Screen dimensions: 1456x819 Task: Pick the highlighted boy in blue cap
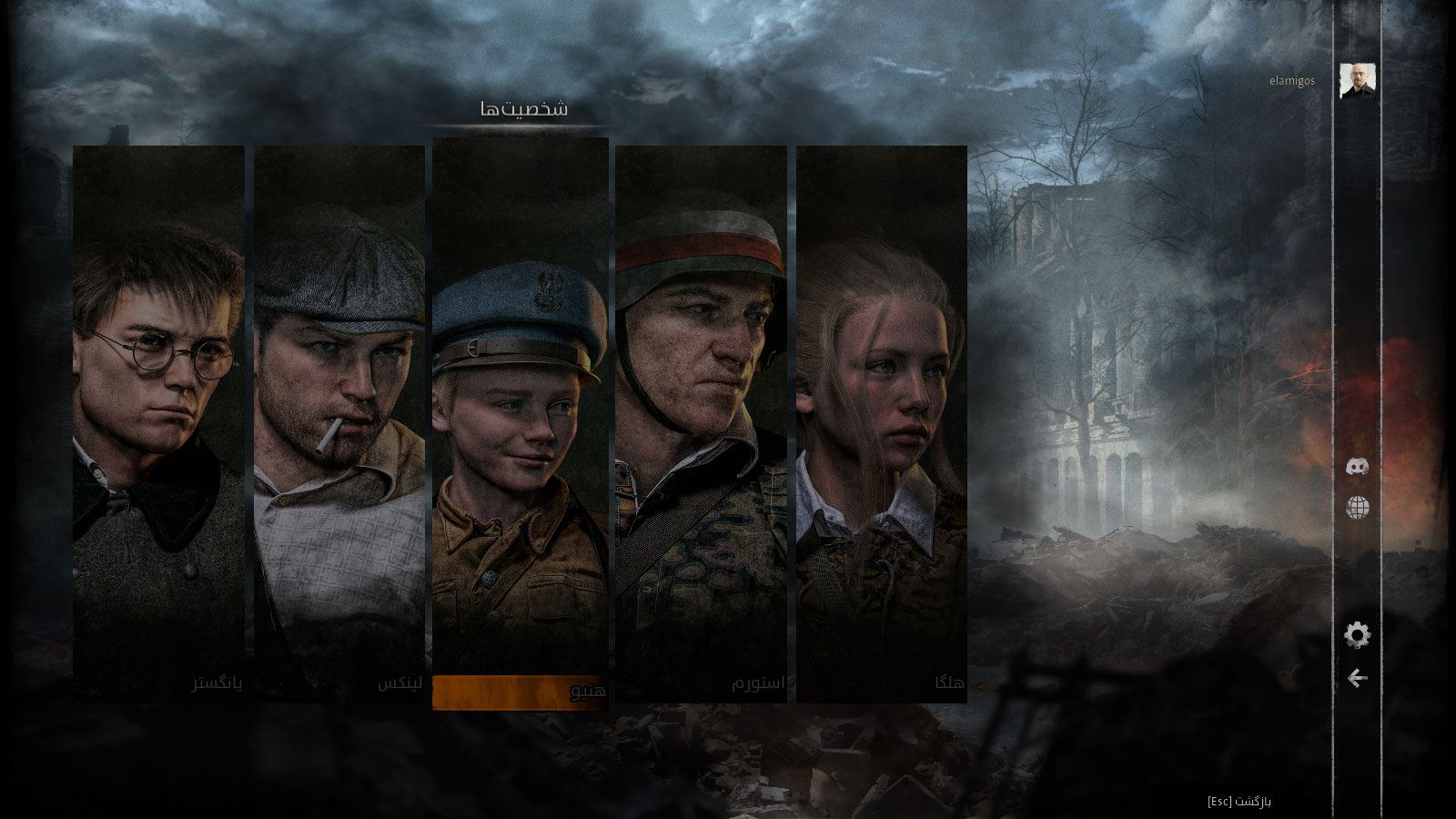click(x=521, y=423)
